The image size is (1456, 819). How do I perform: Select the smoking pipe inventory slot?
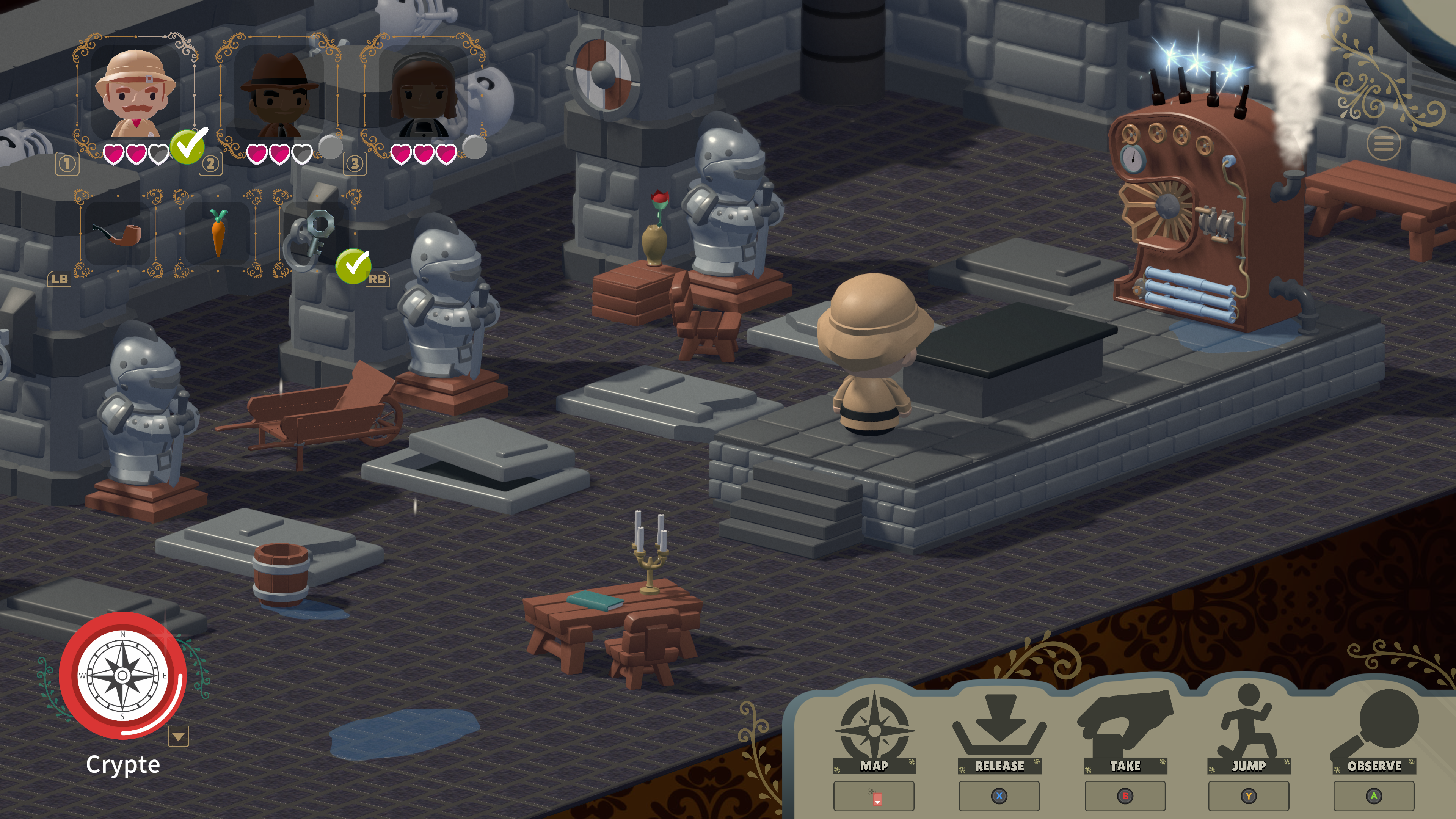click(118, 233)
